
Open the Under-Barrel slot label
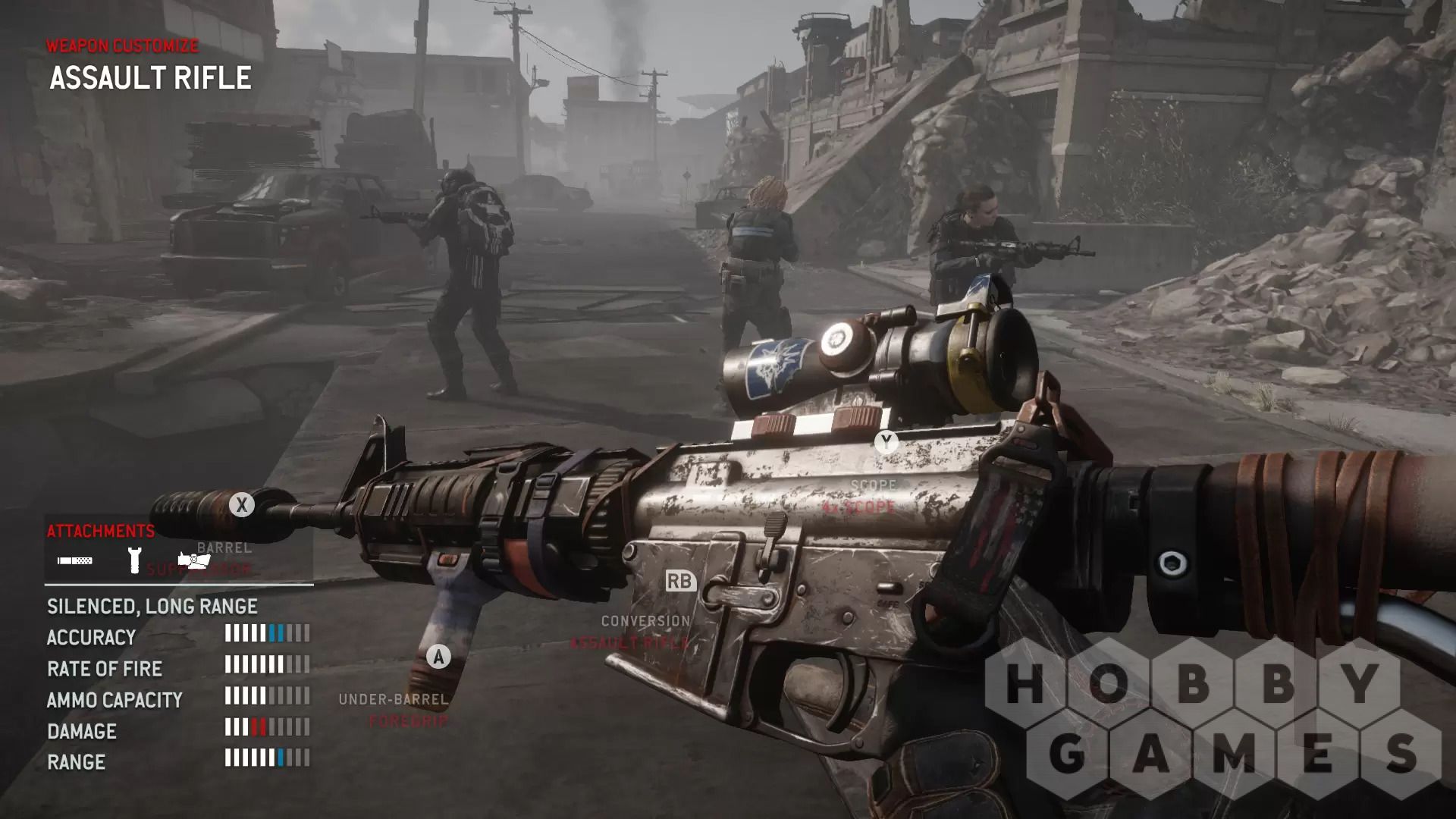[393, 699]
